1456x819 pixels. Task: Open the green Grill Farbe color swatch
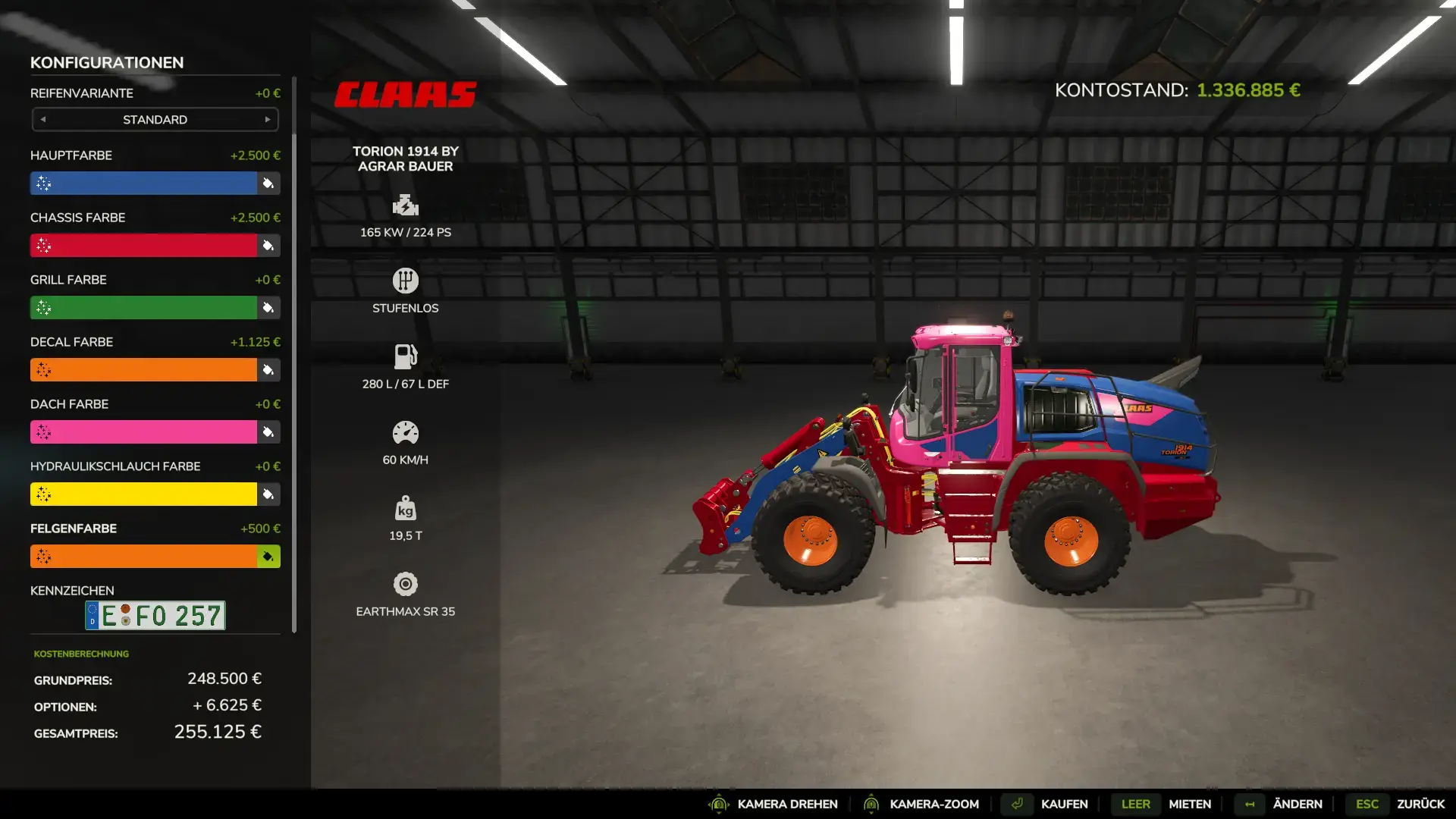pyautogui.click(x=143, y=308)
